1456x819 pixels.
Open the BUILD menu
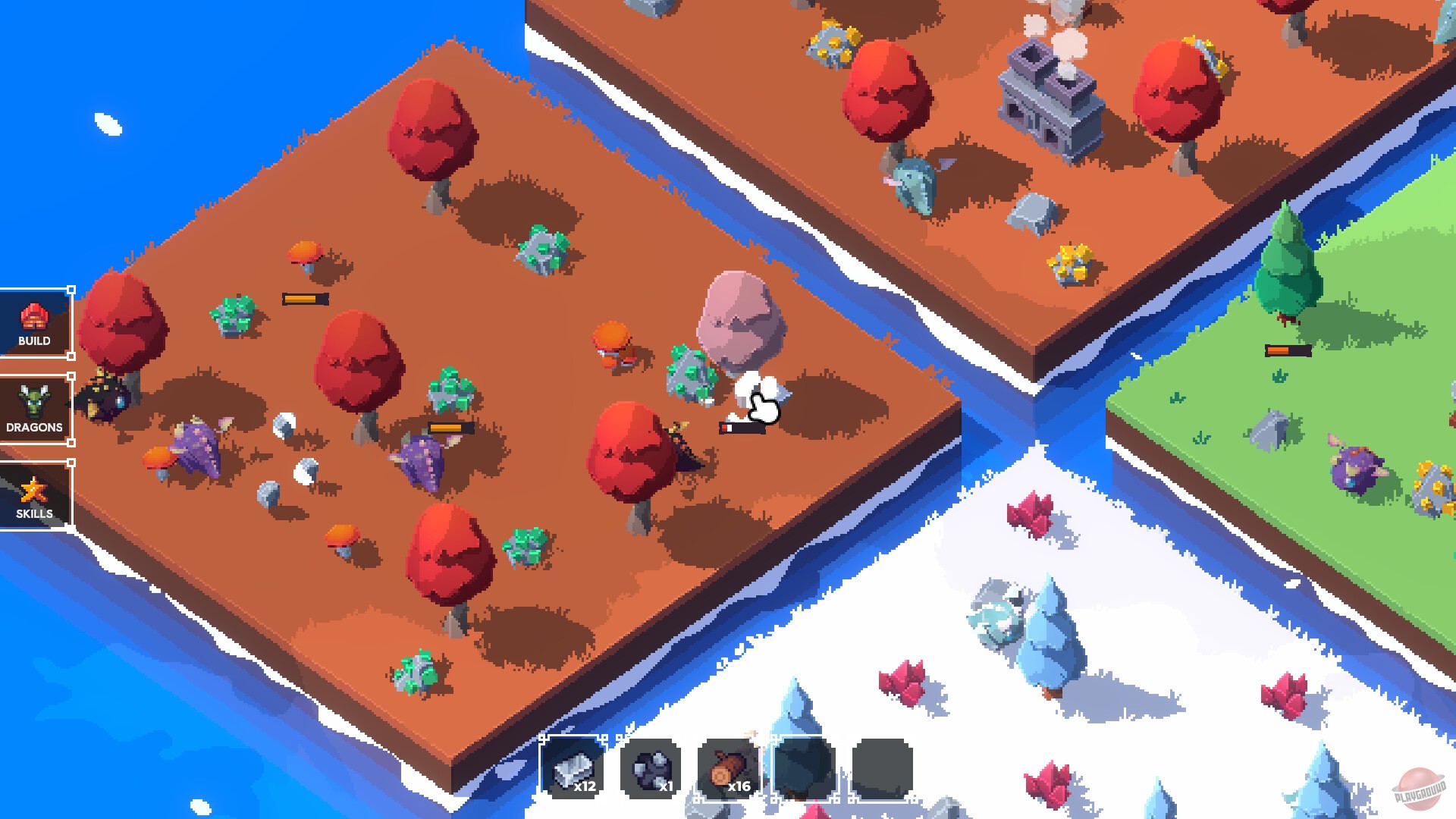pyautogui.click(x=34, y=325)
